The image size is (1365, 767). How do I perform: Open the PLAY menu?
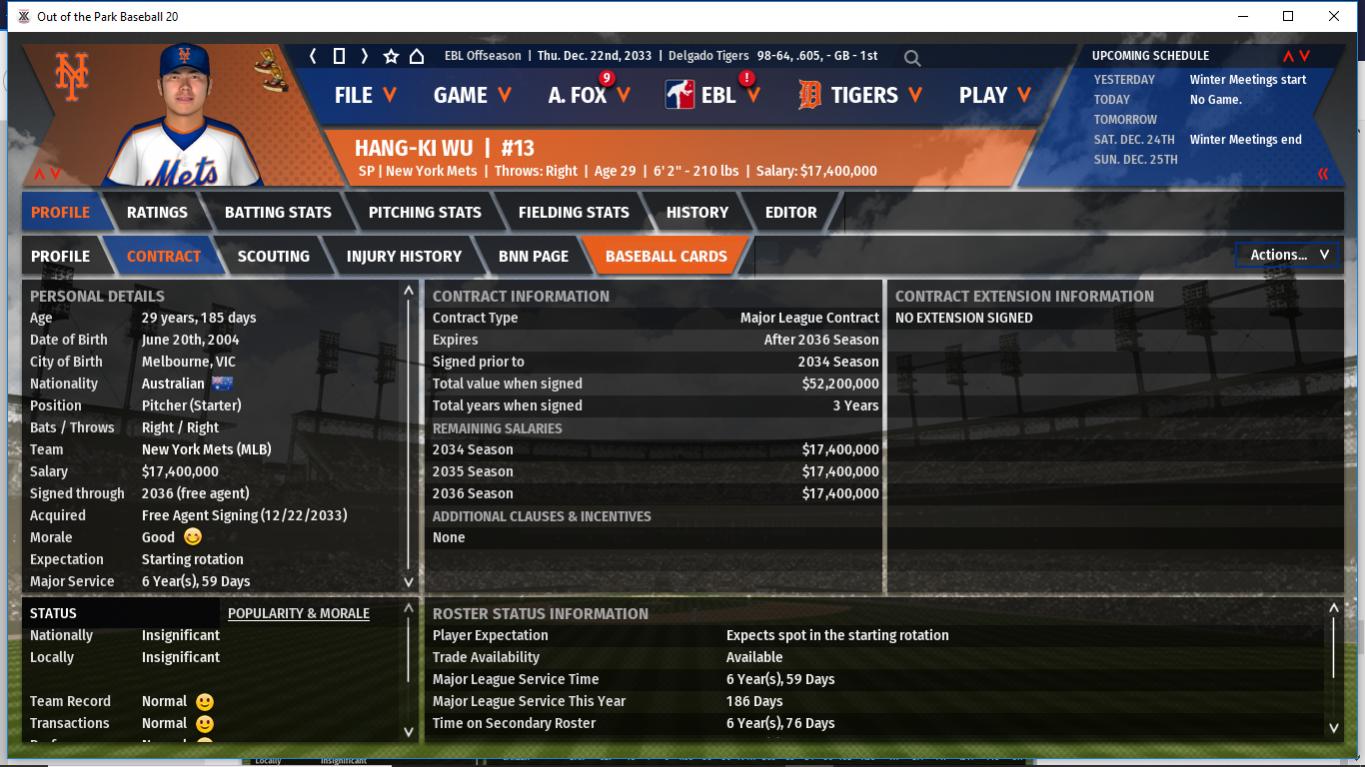tap(994, 95)
